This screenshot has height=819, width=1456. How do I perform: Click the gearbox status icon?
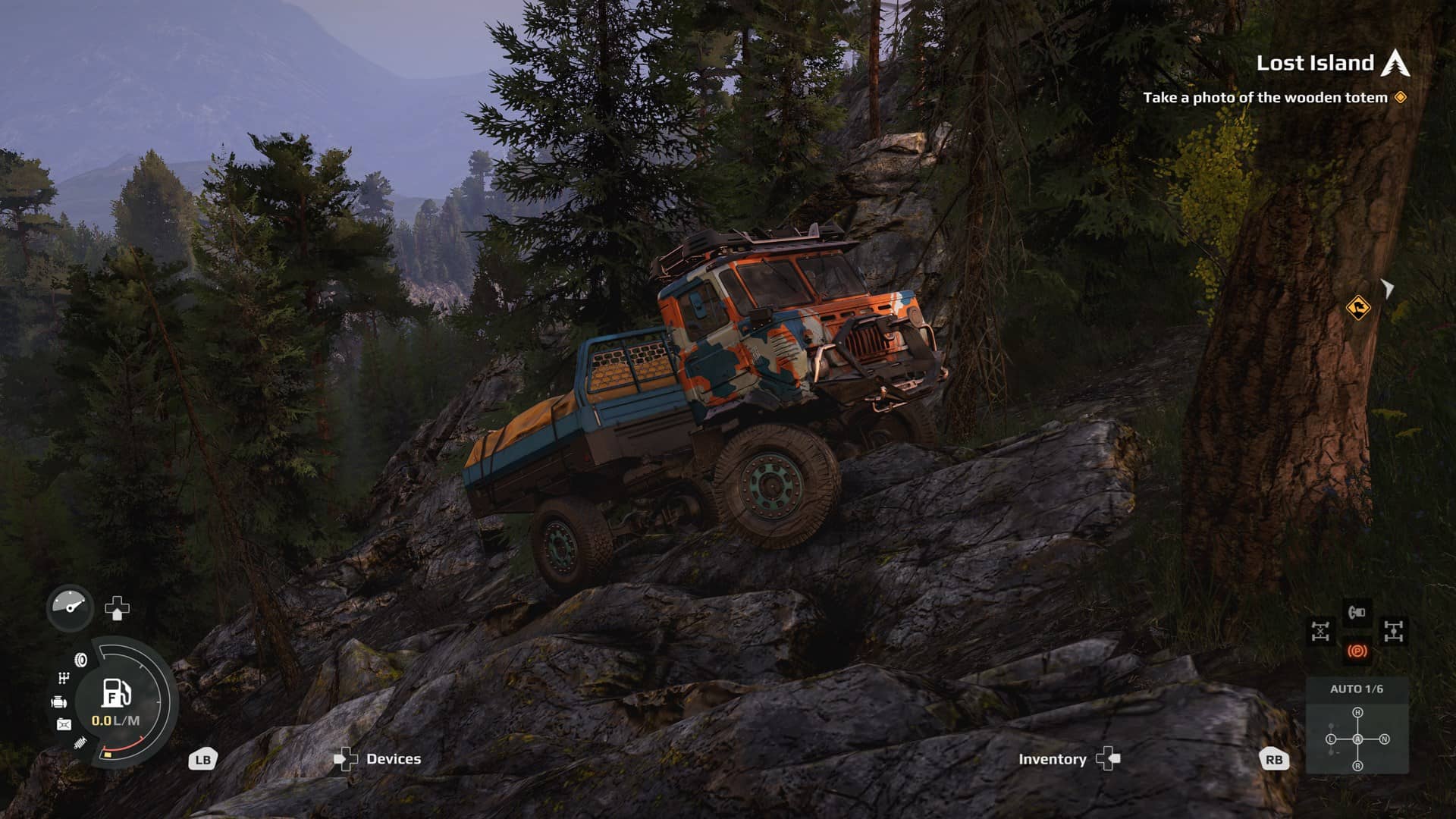coord(64,678)
